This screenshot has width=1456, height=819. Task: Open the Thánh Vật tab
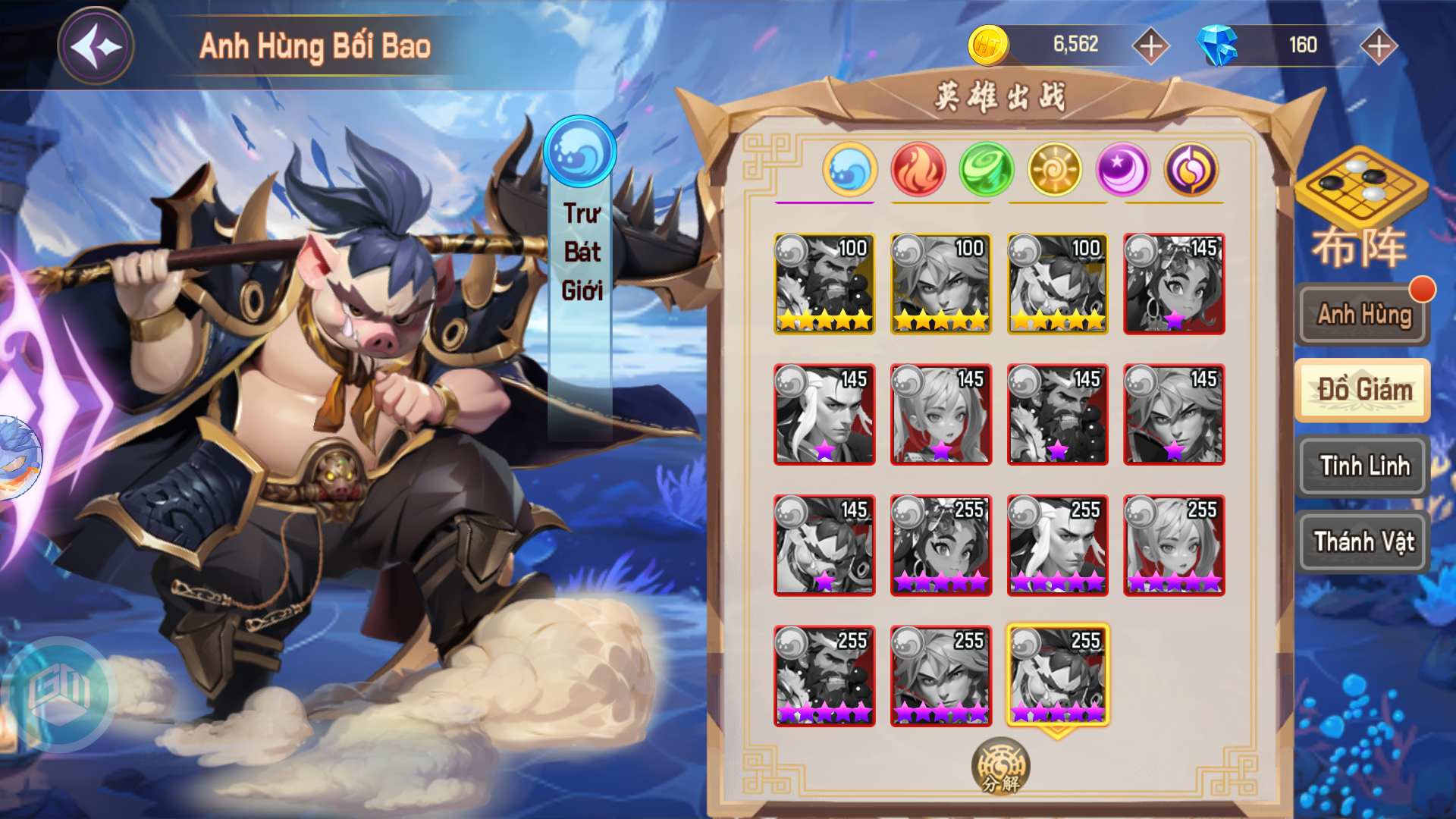(1363, 541)
